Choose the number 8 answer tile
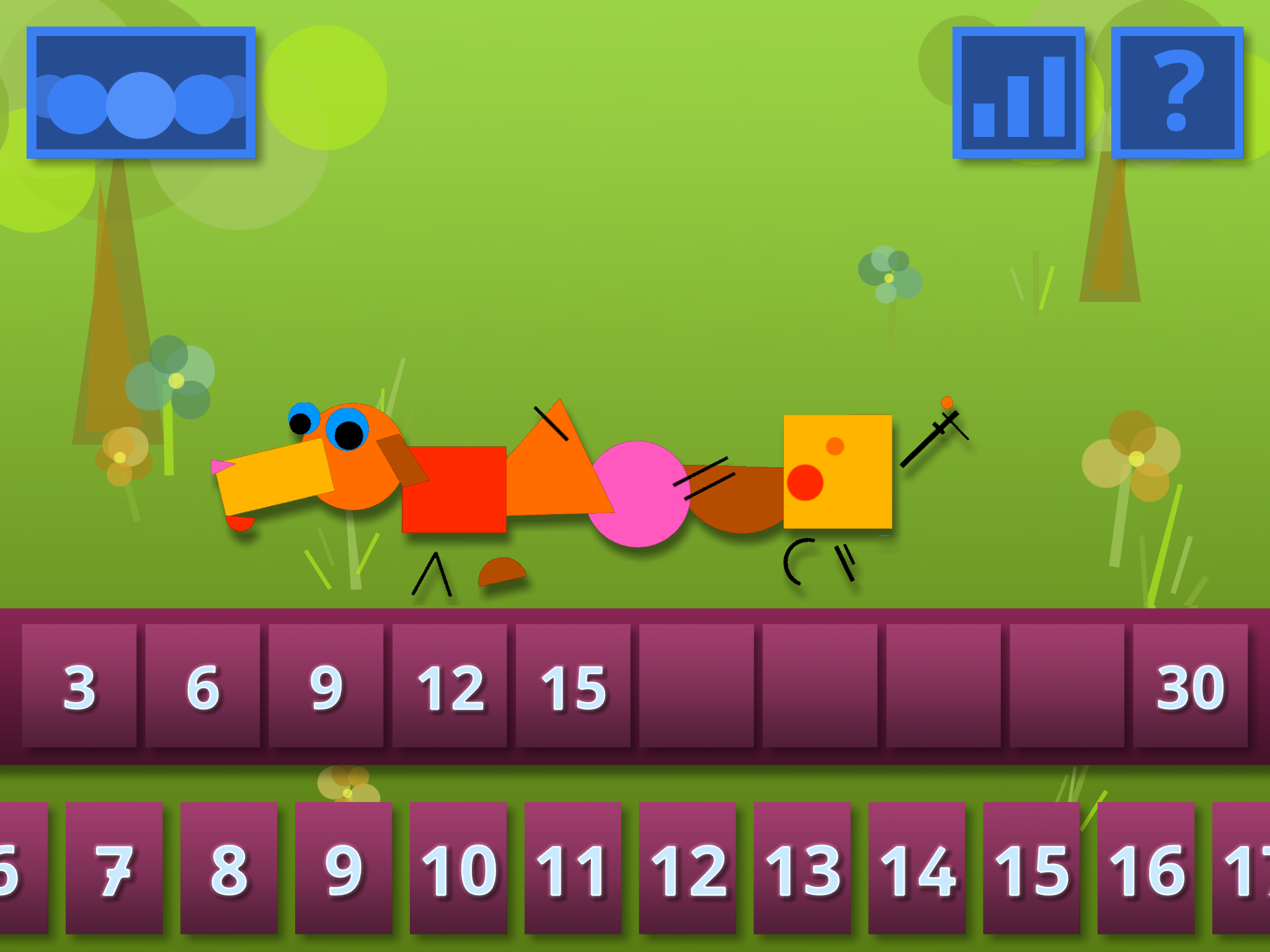The height and width of the screenshot is (952, 1270). (x=229, y=868)
